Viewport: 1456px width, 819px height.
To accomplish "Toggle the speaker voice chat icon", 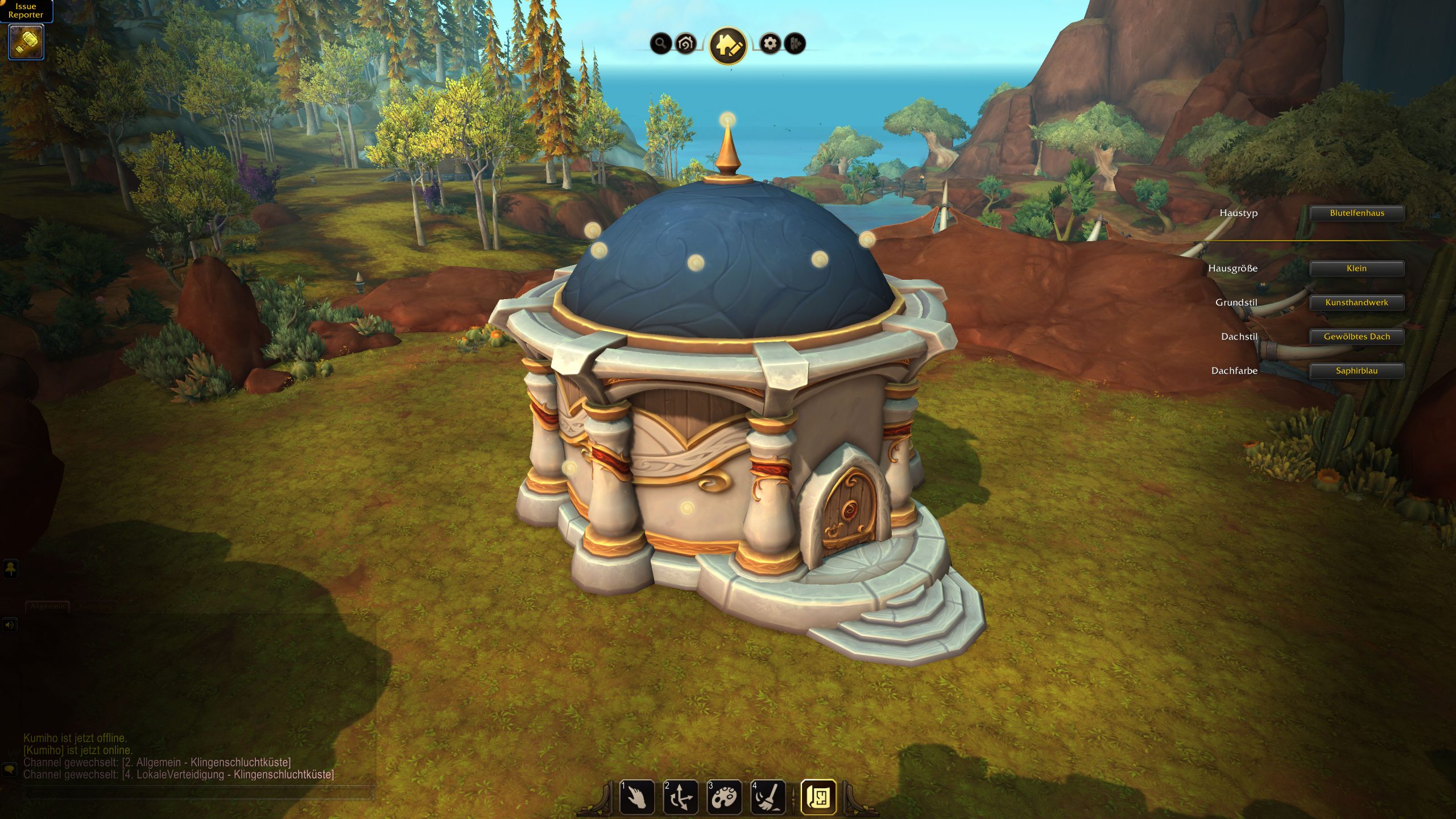I will point(10,625).
